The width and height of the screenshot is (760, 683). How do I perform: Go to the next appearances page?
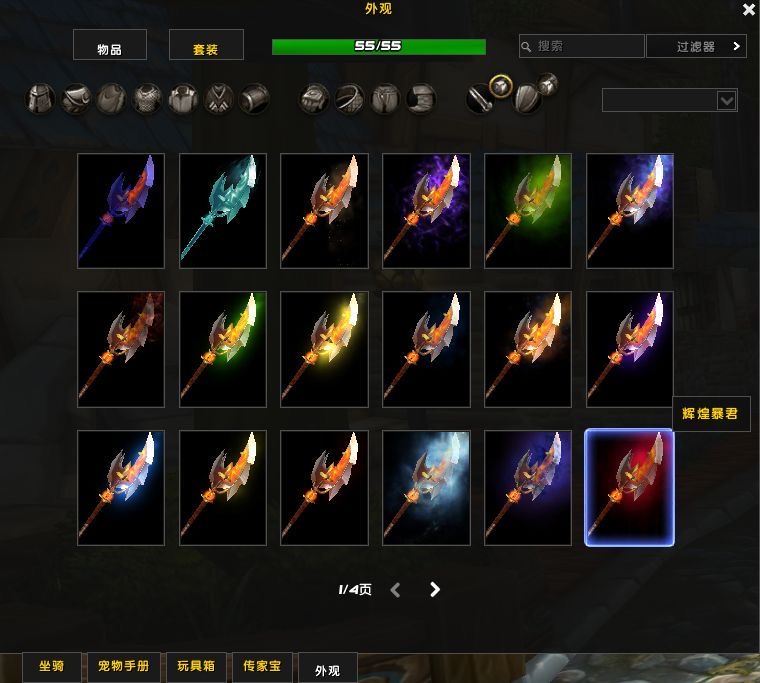(435, 590)
